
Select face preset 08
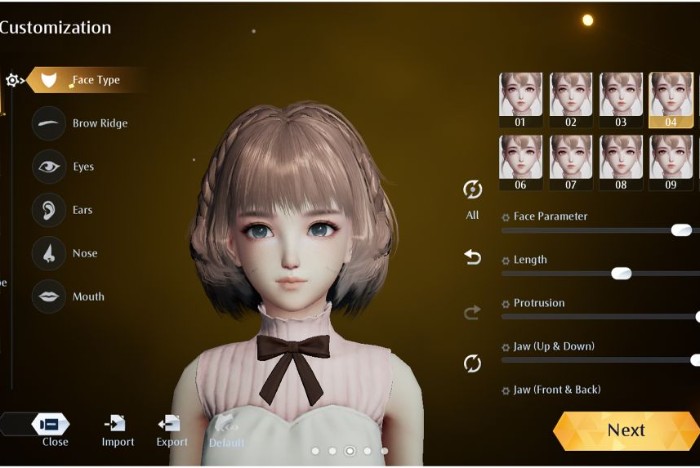point(621,162)
